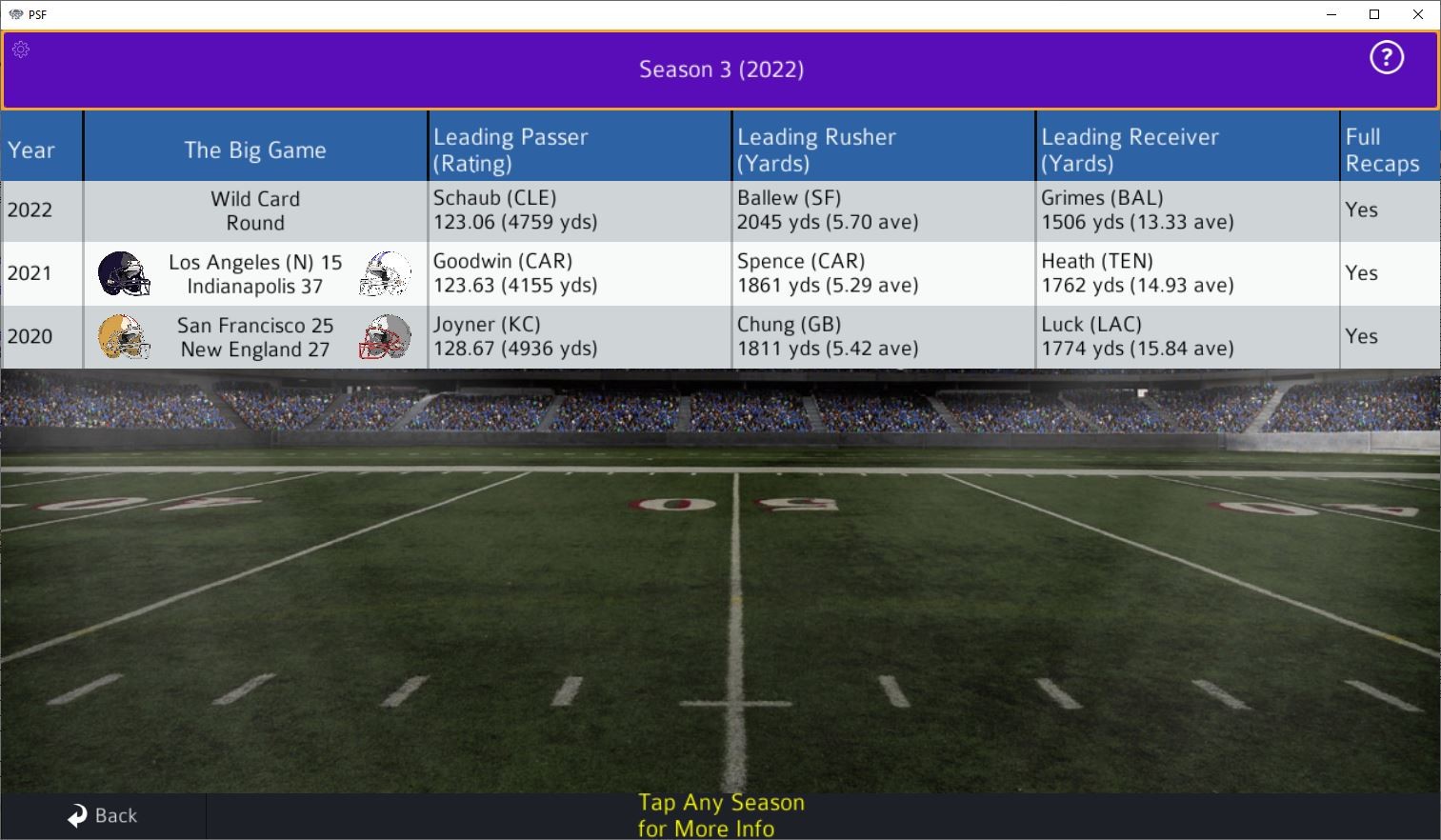Click the PSF icon in the title bar
The height and width of the screenshot is (840, 1441).
14,14
